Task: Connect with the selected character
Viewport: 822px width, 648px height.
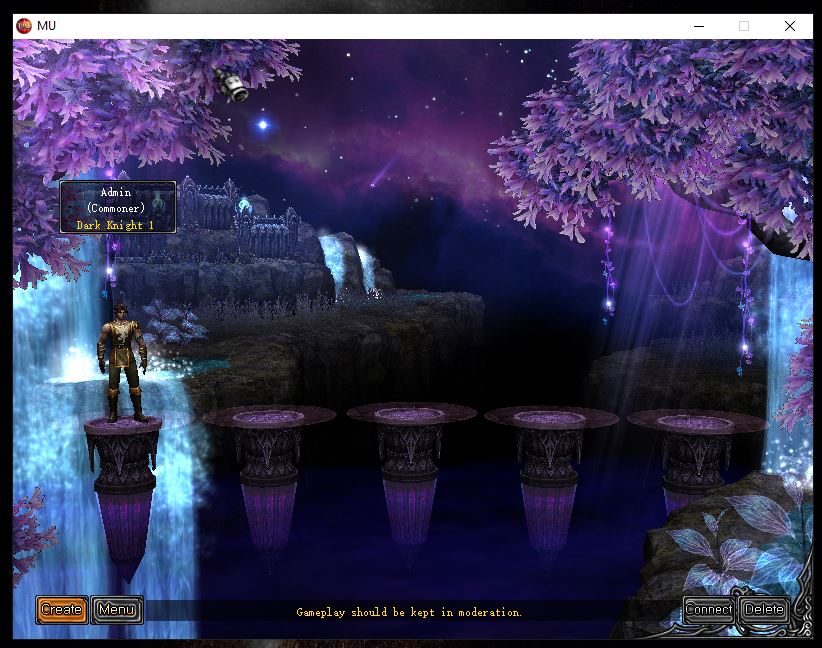Action: pyautogui.click(x=709, y=609)
